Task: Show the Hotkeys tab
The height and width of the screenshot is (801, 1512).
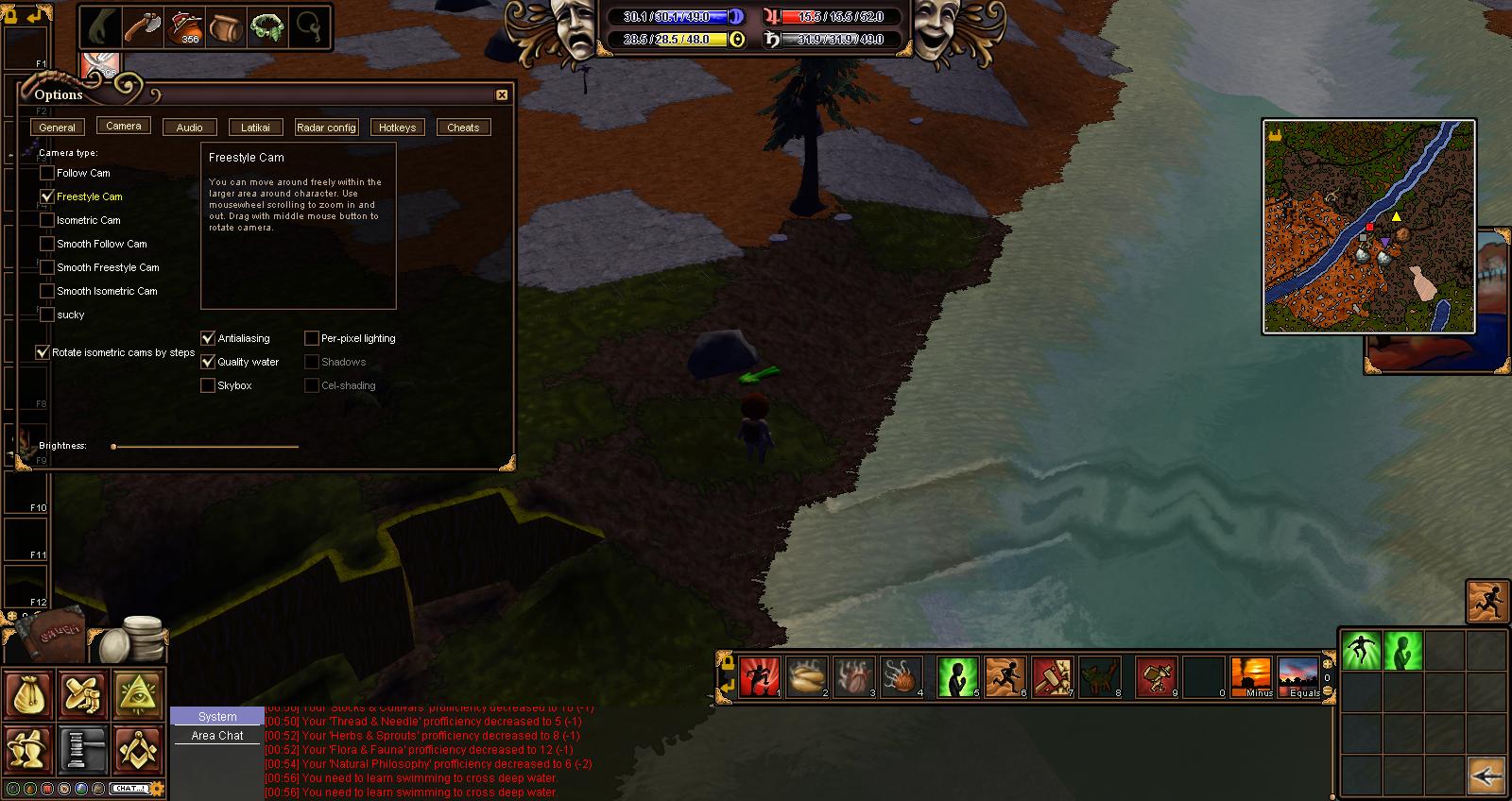Action: pyautogui.click(x=397, y=128)
